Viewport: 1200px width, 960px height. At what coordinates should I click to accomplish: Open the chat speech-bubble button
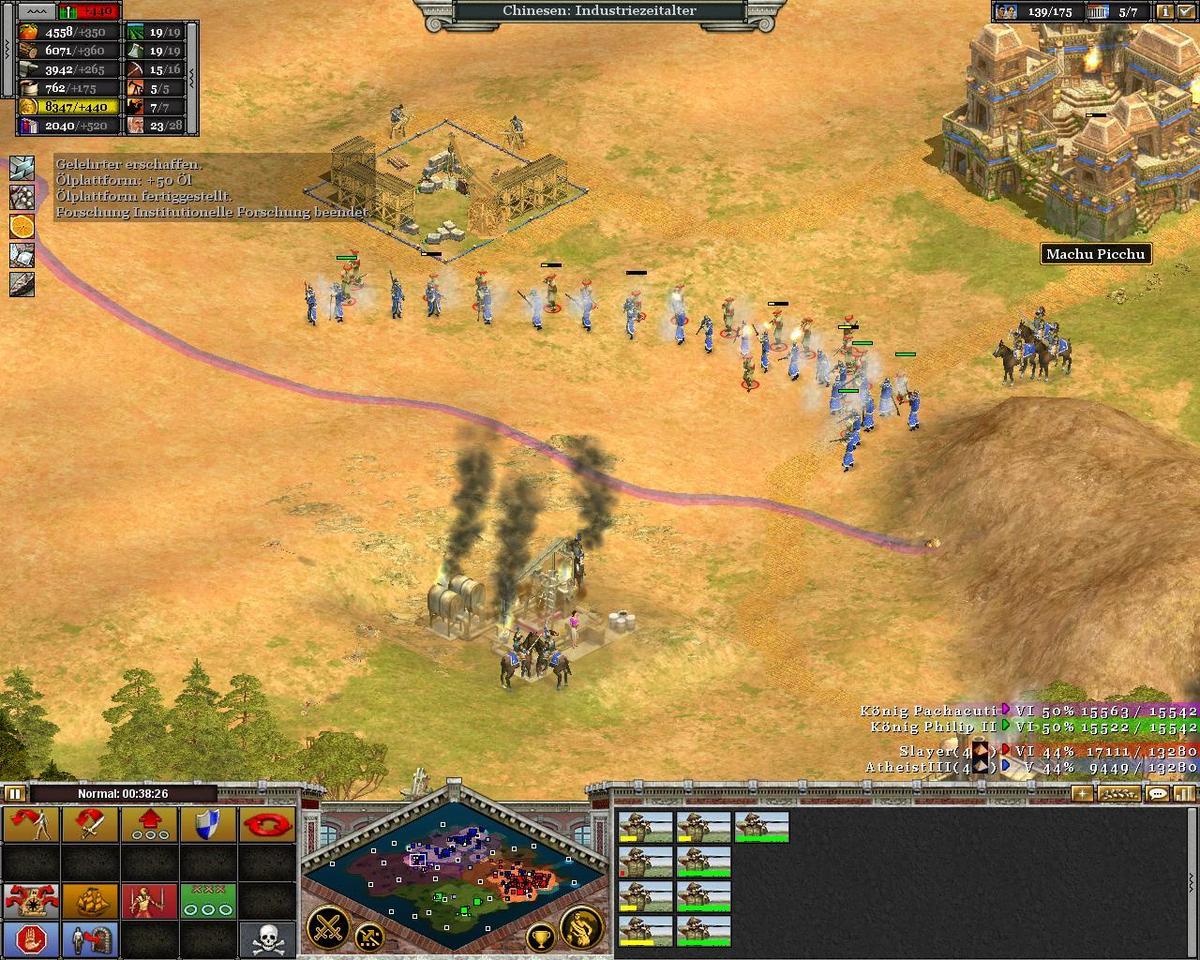pos(1157,794)
